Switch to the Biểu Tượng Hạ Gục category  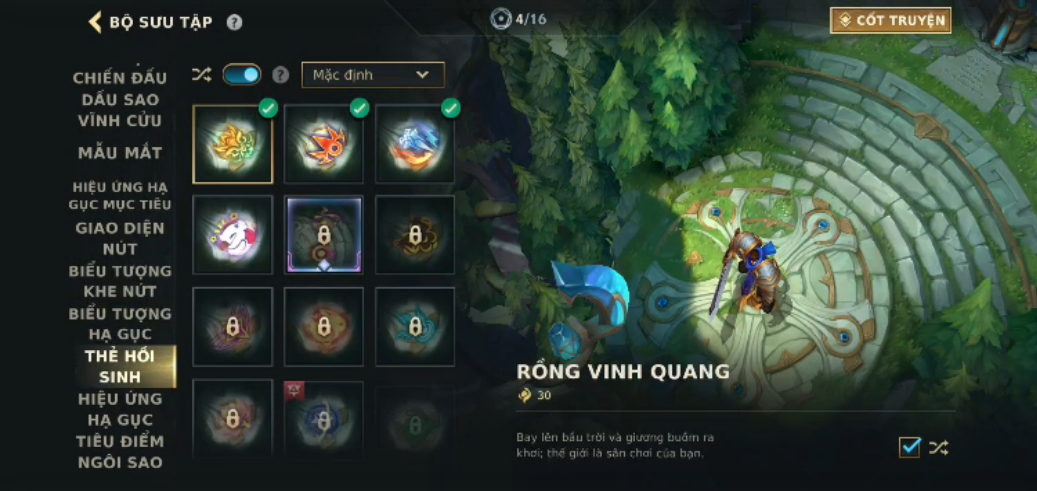pos(120,323)
